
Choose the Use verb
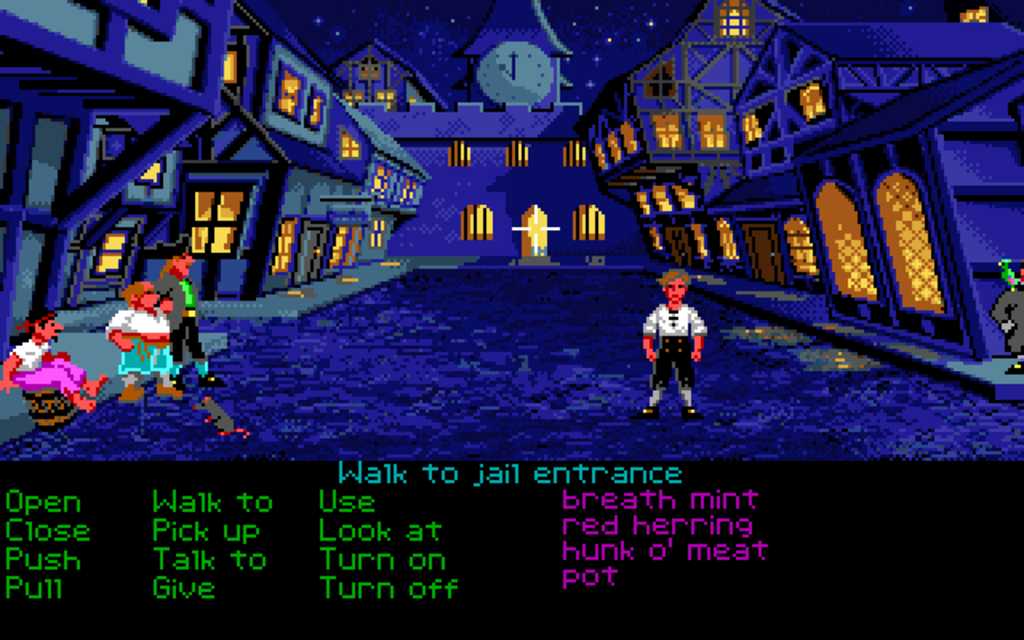[347, 502]
